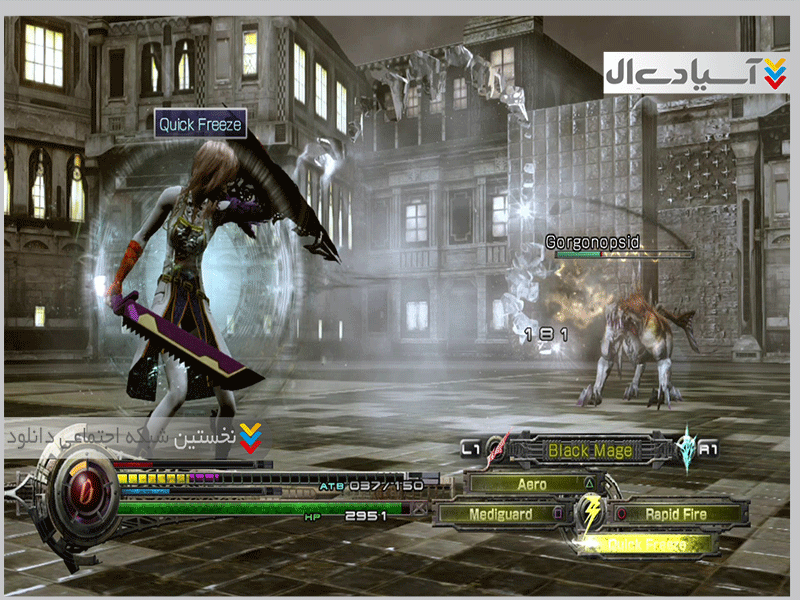The image size is (800, 600).
Task: Select the Gorgonopsid enemy name tag
Action: pos(592,242)
